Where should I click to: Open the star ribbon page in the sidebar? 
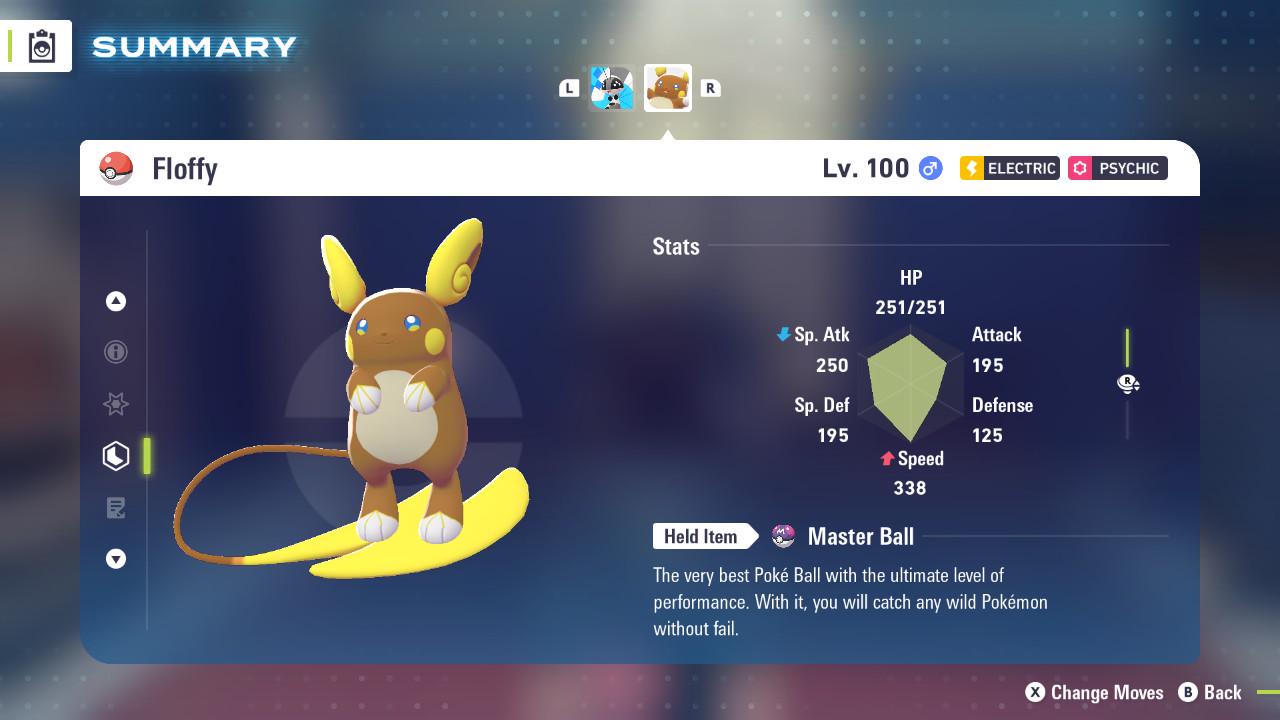pos(116,404)
